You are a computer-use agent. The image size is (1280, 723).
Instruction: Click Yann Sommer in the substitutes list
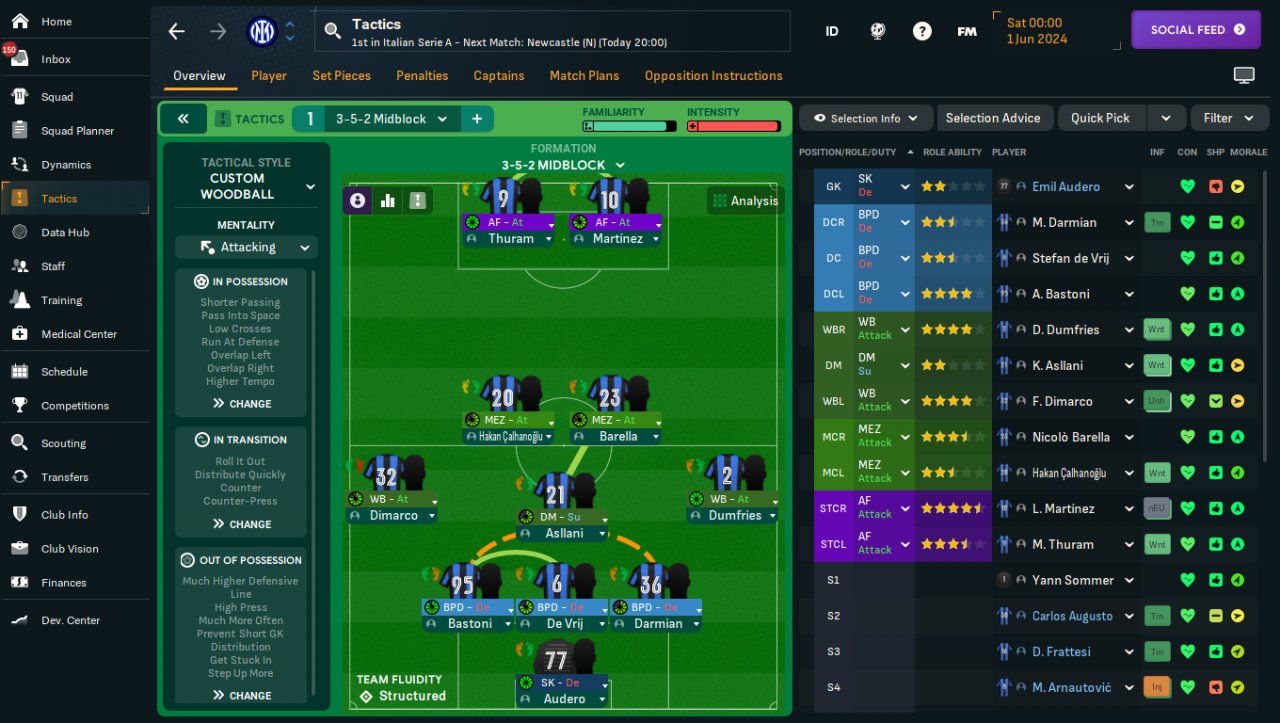[x=1072, y=580]
